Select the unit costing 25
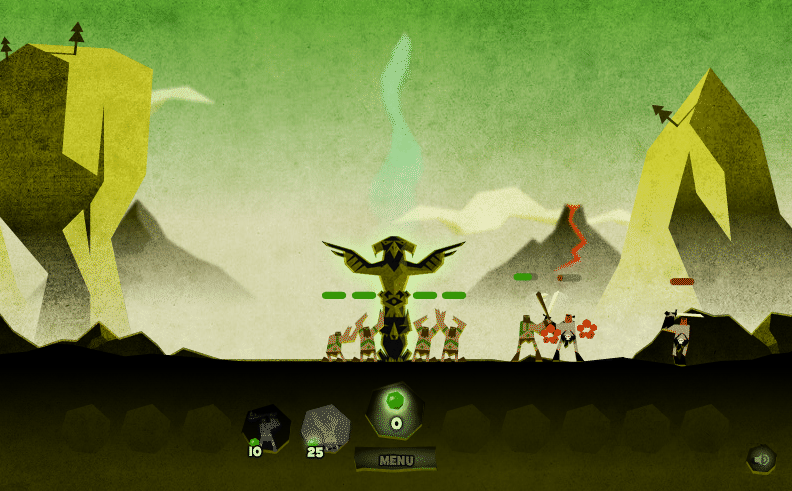Screen dimensions: 792x491 (325, 428)
